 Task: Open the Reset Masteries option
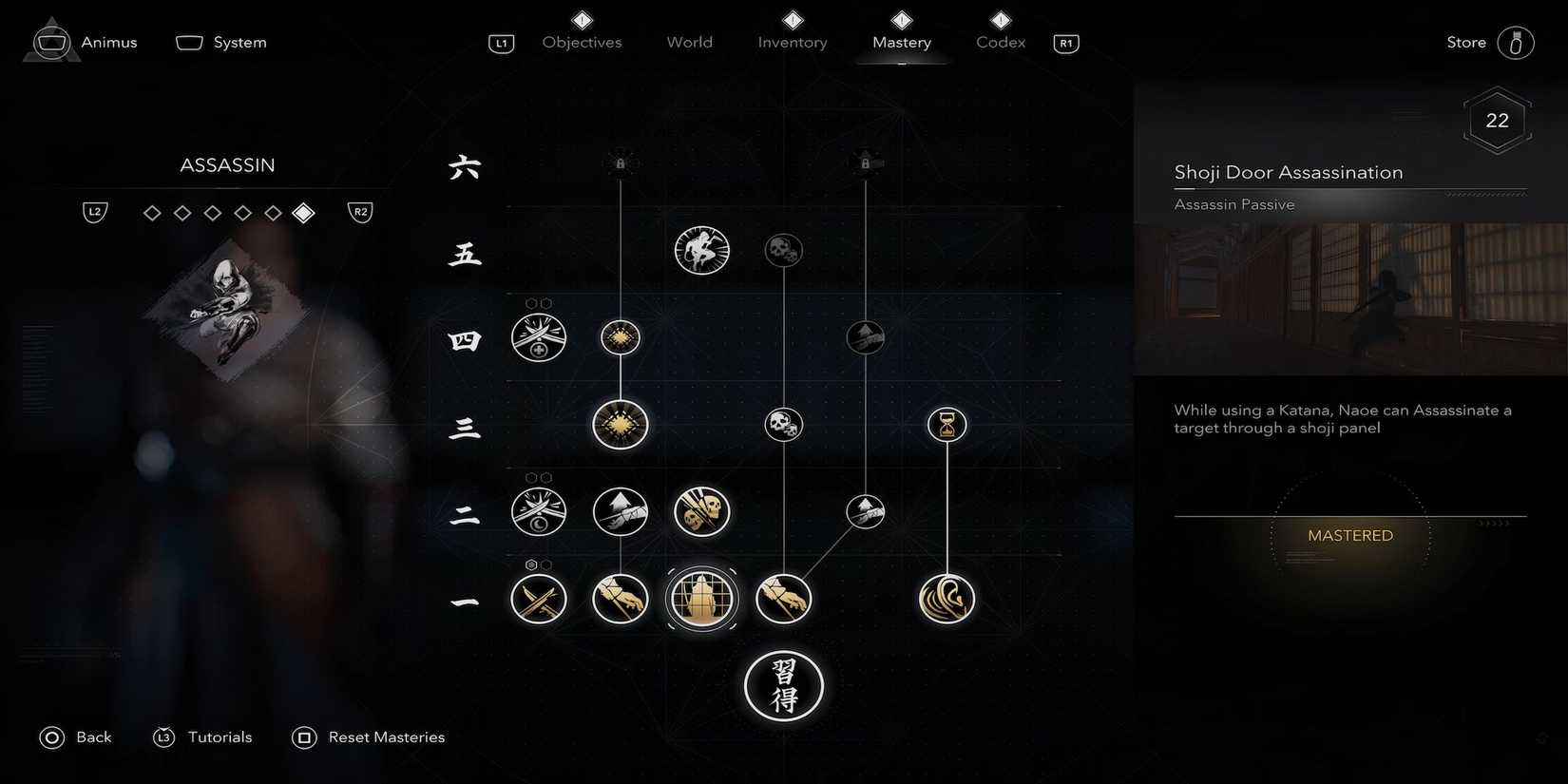click(386, 736)
